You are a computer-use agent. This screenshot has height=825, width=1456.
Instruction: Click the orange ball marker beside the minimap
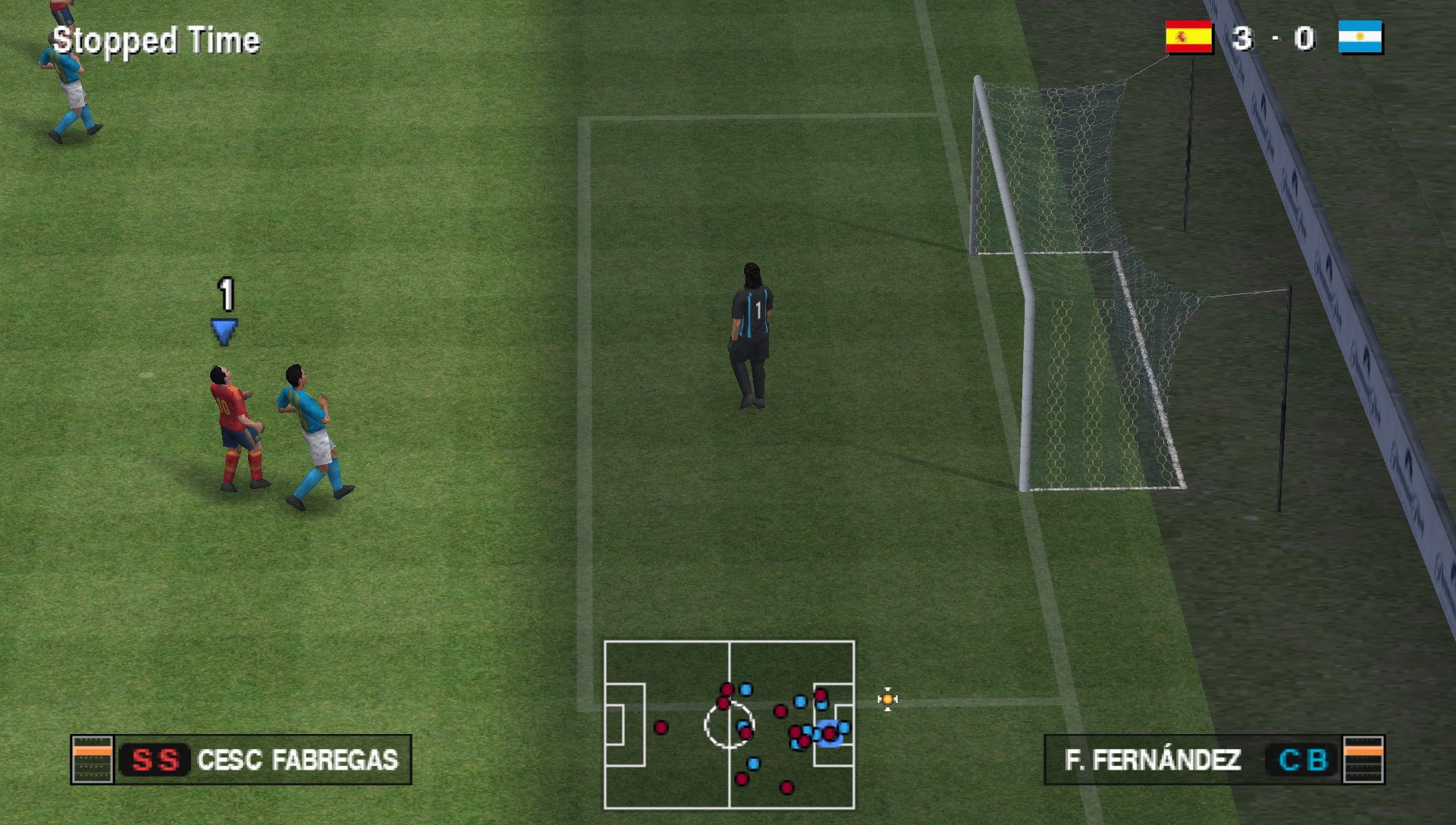click(x=887, y=698)
